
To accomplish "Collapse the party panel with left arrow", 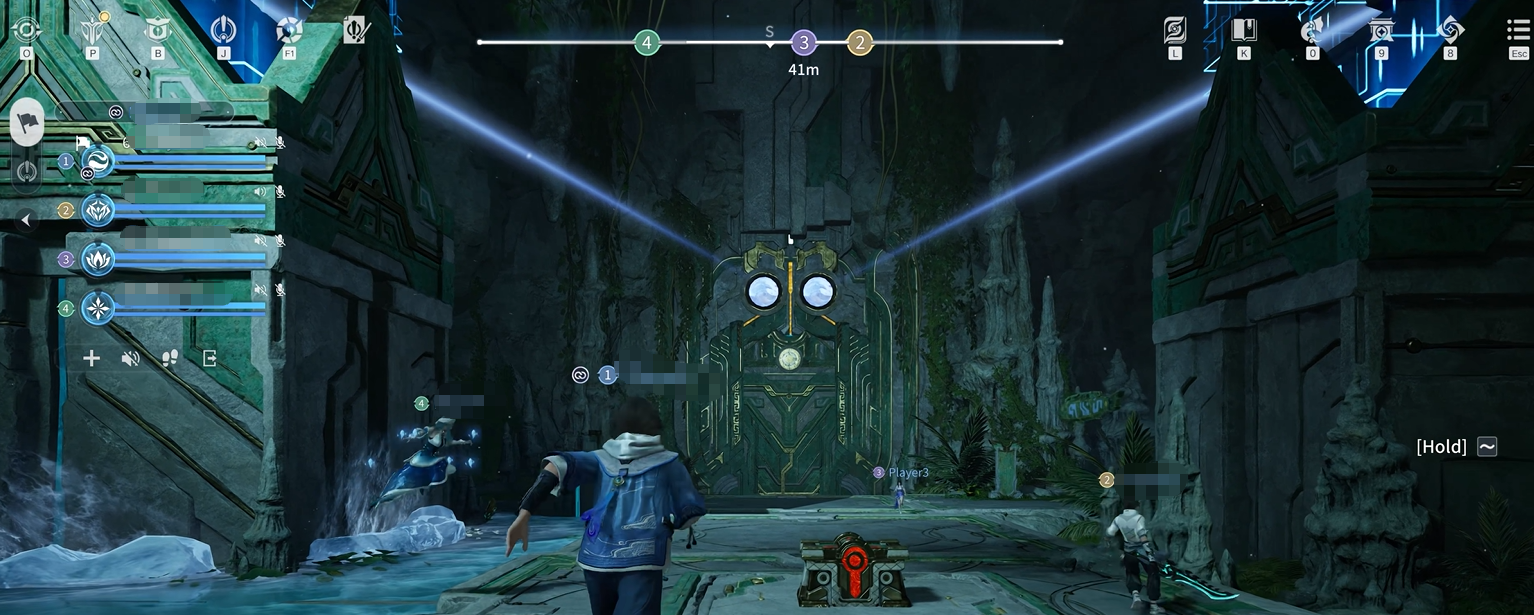I will [26, 220].
